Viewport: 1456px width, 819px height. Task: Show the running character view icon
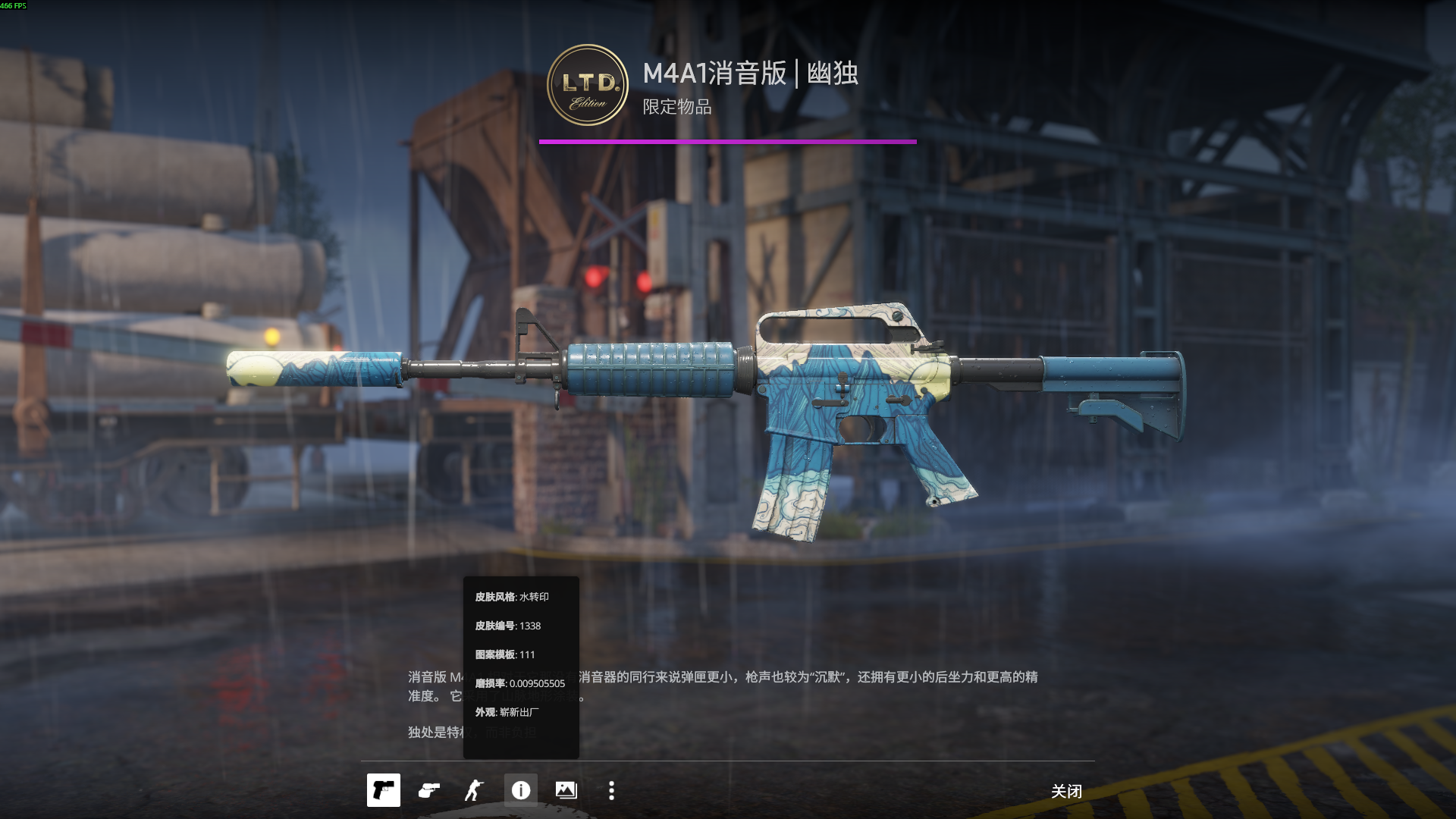(x=474, y=790)
